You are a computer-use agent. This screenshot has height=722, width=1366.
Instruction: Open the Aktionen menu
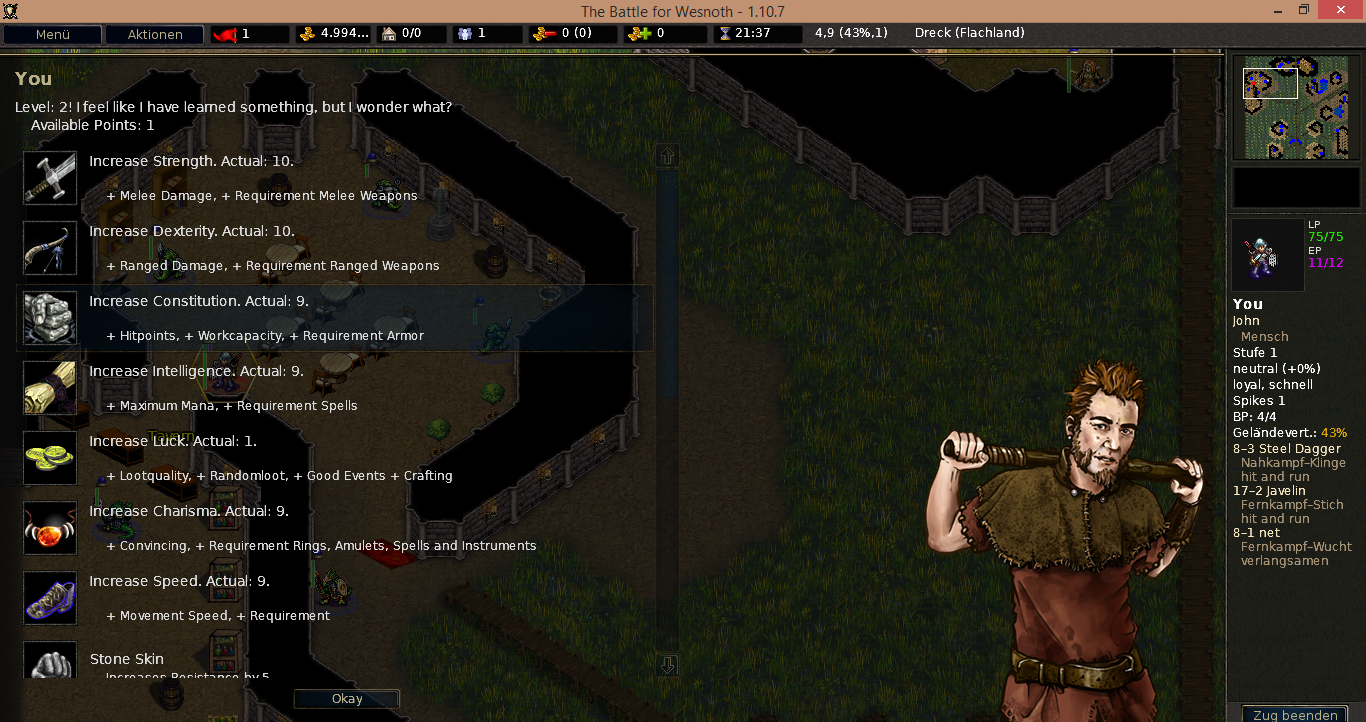(x=154, y=34)
